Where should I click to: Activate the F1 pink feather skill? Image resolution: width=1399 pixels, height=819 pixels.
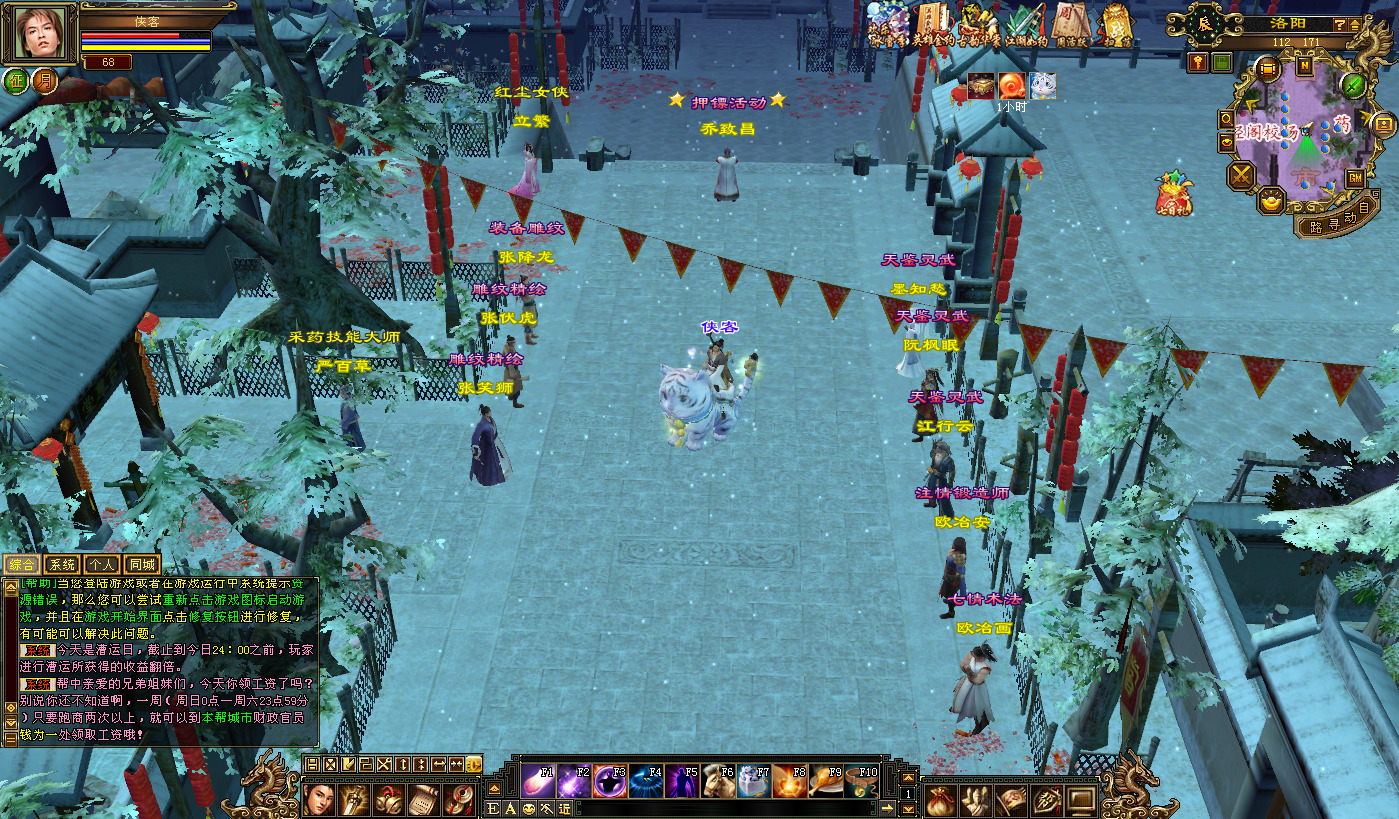click(538, 781)
